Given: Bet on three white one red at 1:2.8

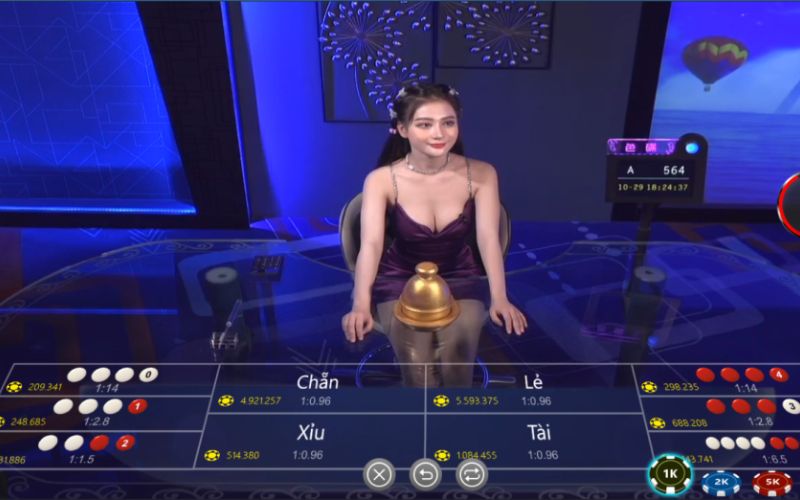Looking at the screenshot, I should tap(100, 413).
